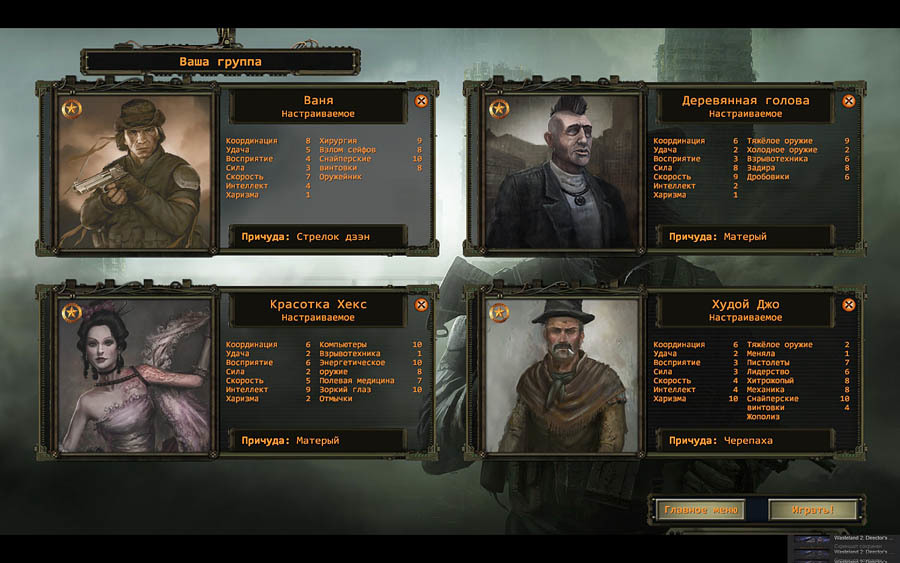This screenshot has width=900, height=563.
Task: Remove Ваня from the group
Action: coord(421,101)
